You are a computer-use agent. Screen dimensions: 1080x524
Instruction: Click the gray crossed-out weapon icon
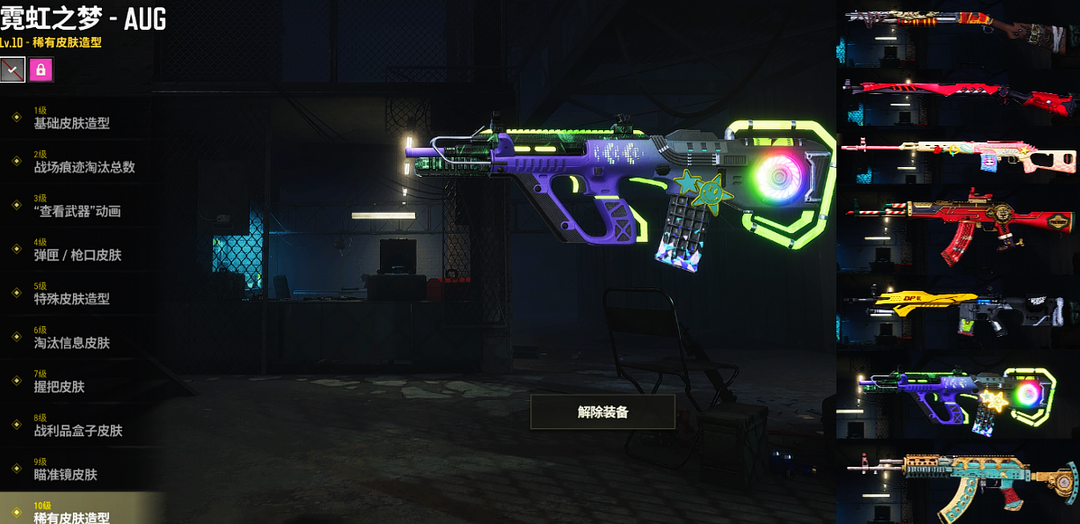[x=12, y=70]
